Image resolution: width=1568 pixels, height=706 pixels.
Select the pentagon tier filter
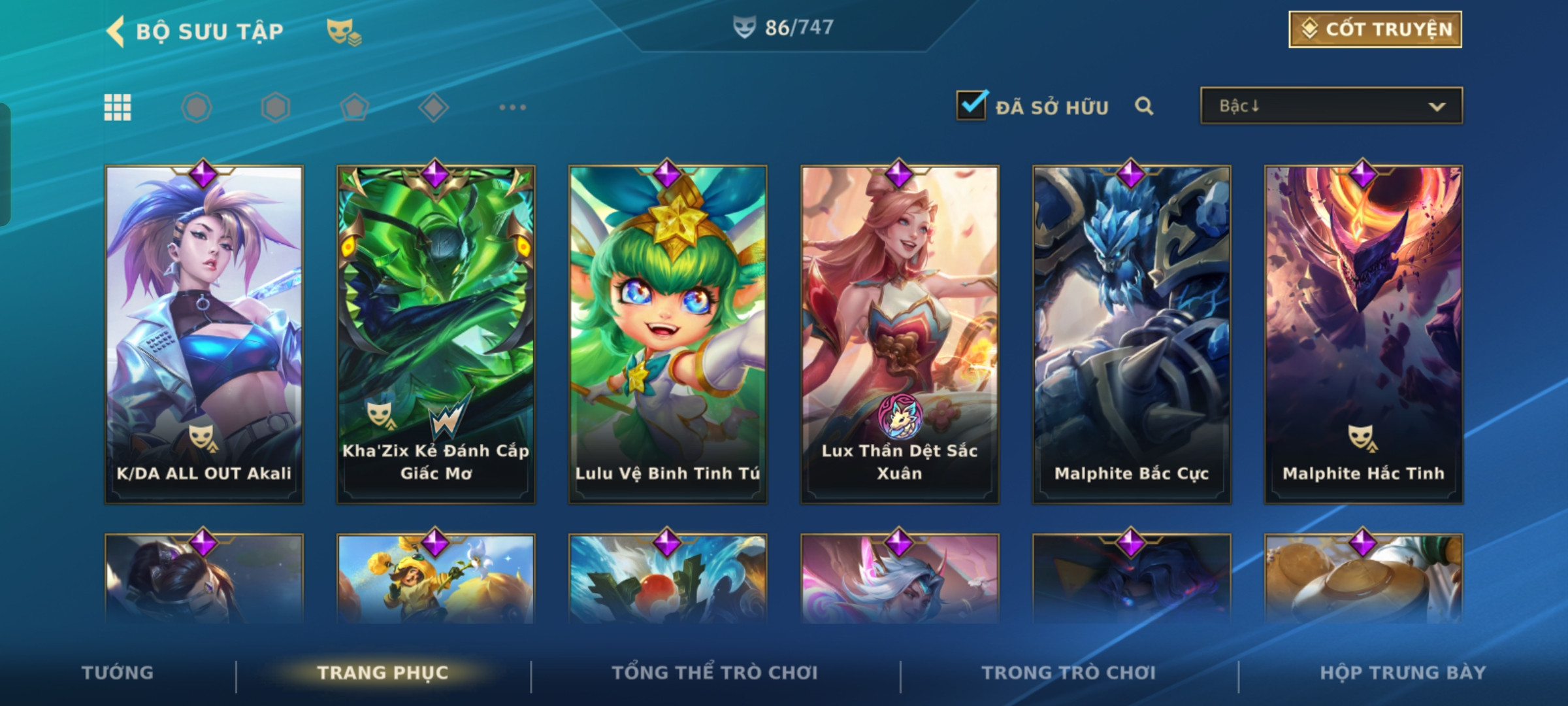tap(354, 107)
